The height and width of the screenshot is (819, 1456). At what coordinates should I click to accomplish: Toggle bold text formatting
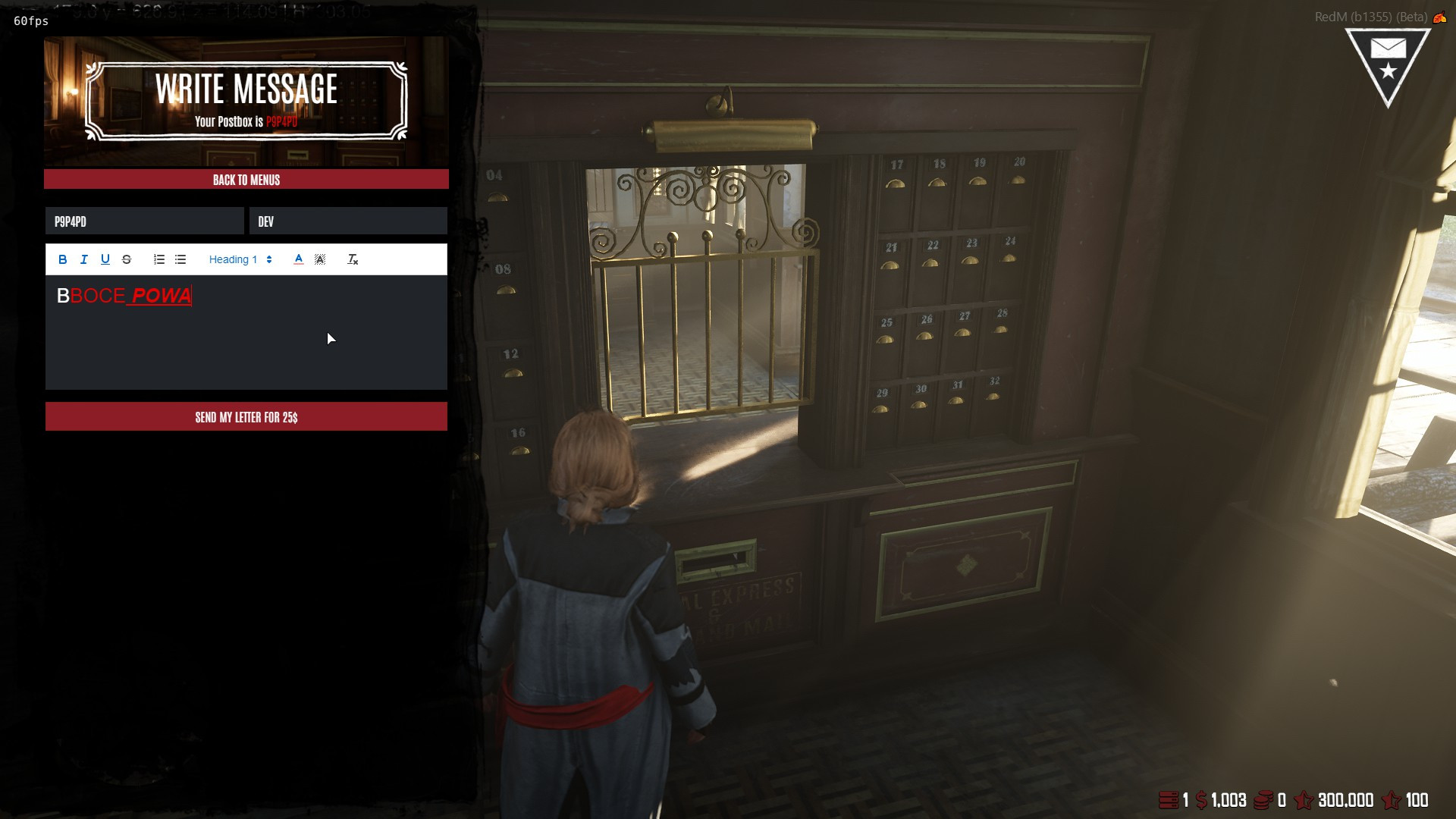pyautogui.click(x=63, y=259)
